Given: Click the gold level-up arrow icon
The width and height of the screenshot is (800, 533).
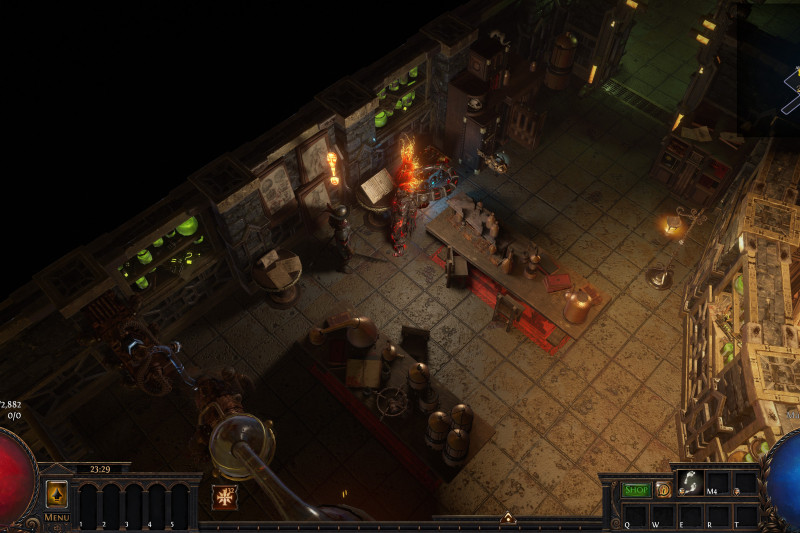Looking at the screenshot, I should (56, 493).
